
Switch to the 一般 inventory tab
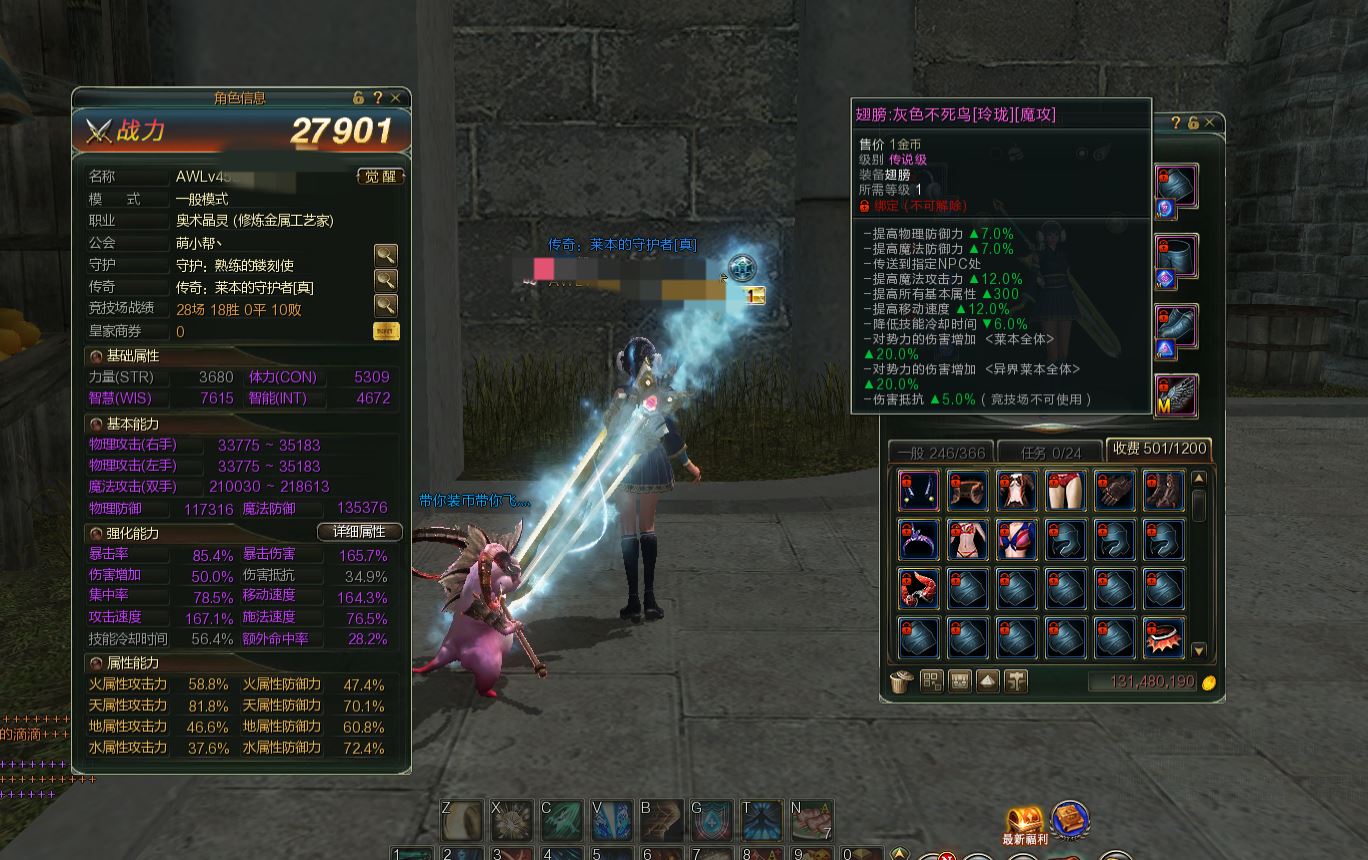939,452
